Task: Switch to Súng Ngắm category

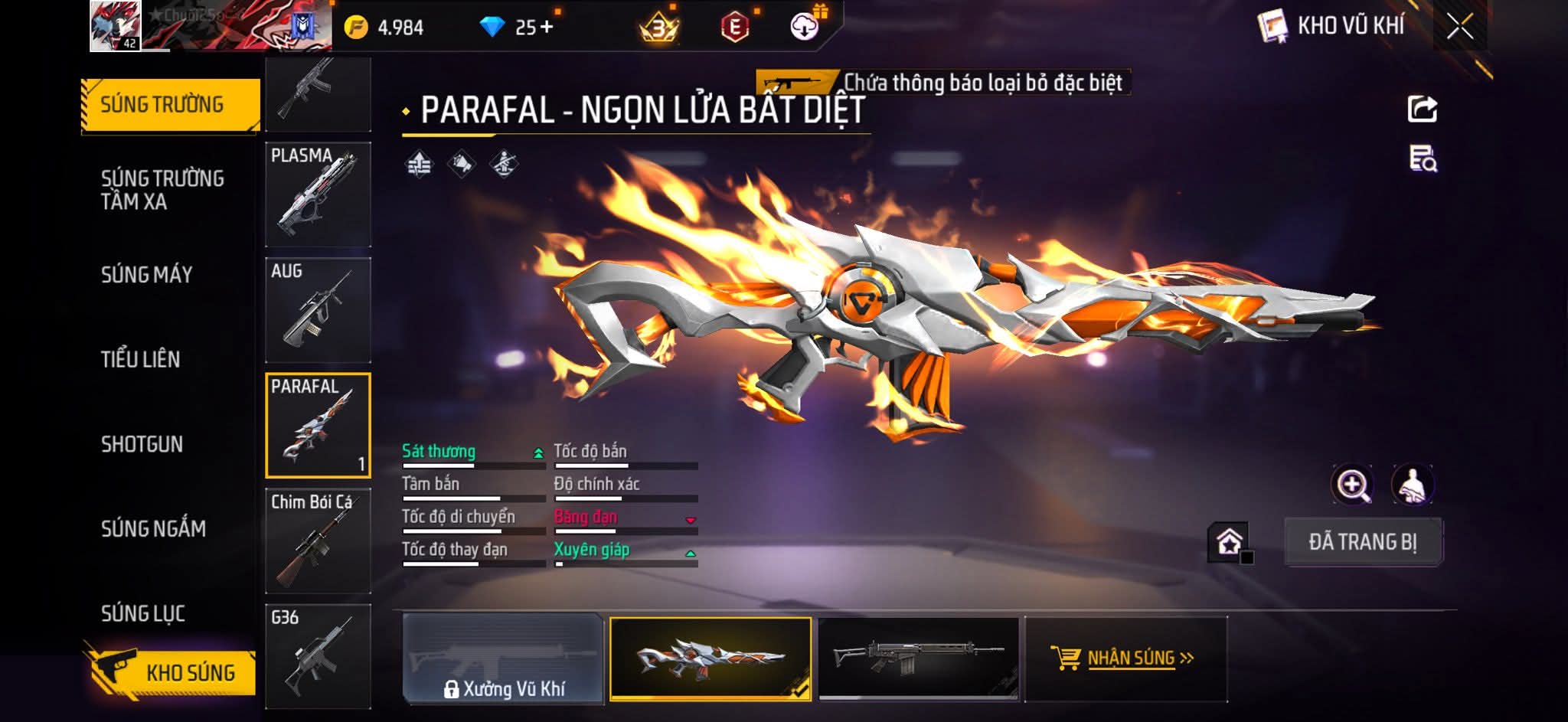Action: pos(153,528)
